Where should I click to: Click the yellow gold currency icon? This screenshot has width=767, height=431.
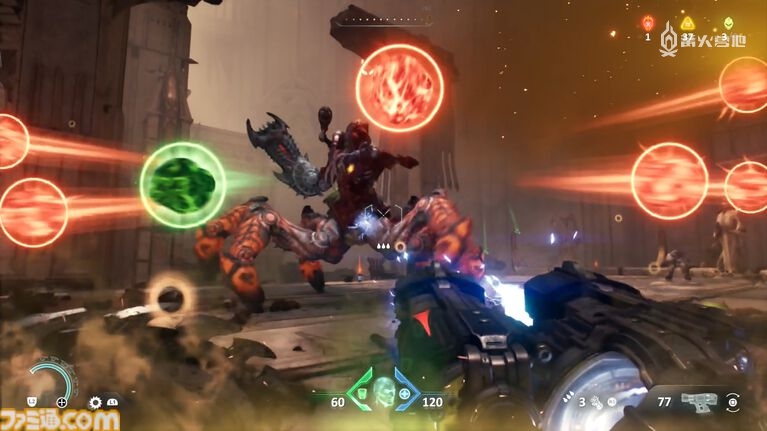tap(687, 22)
